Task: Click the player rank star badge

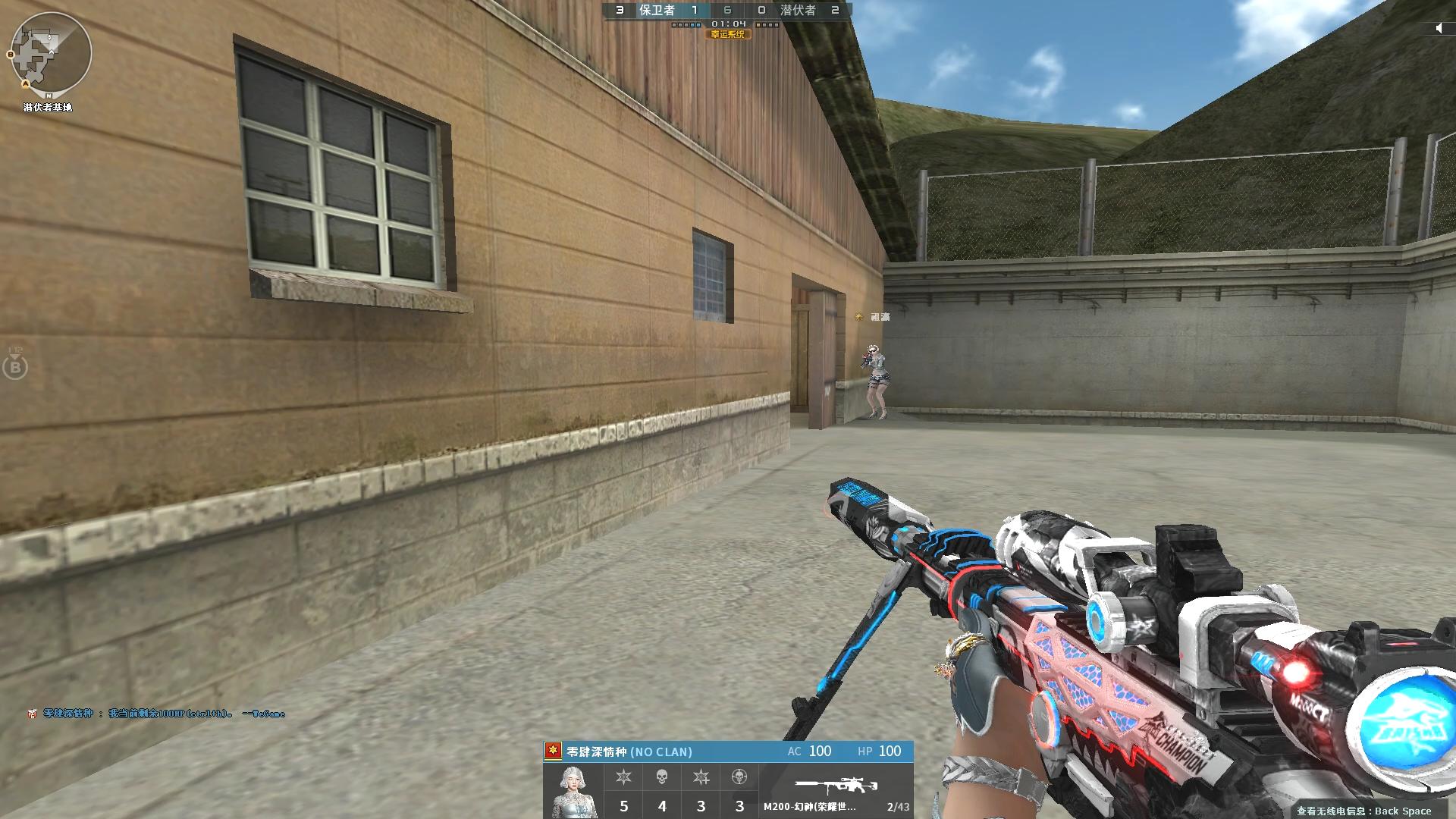Action: pos(553,751)
